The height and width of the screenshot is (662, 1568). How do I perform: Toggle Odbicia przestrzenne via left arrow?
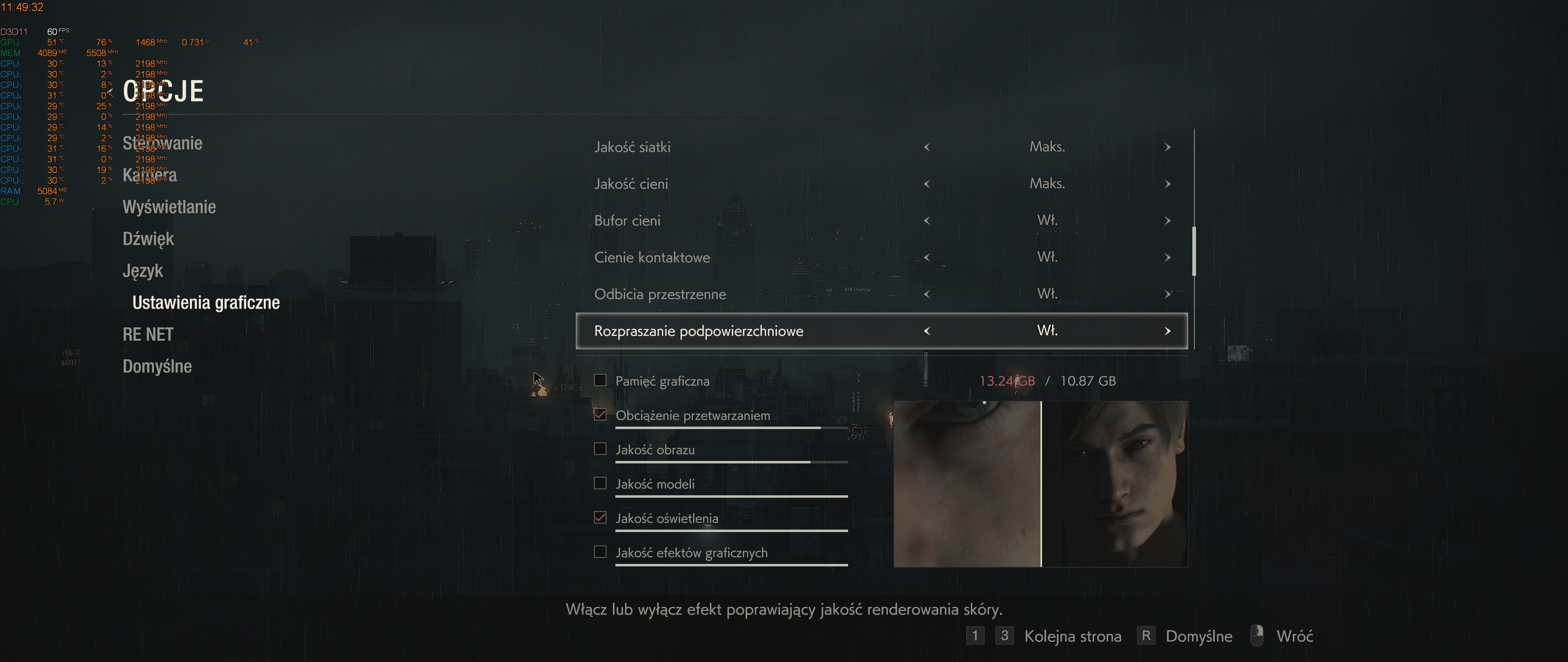pos(927,294)
